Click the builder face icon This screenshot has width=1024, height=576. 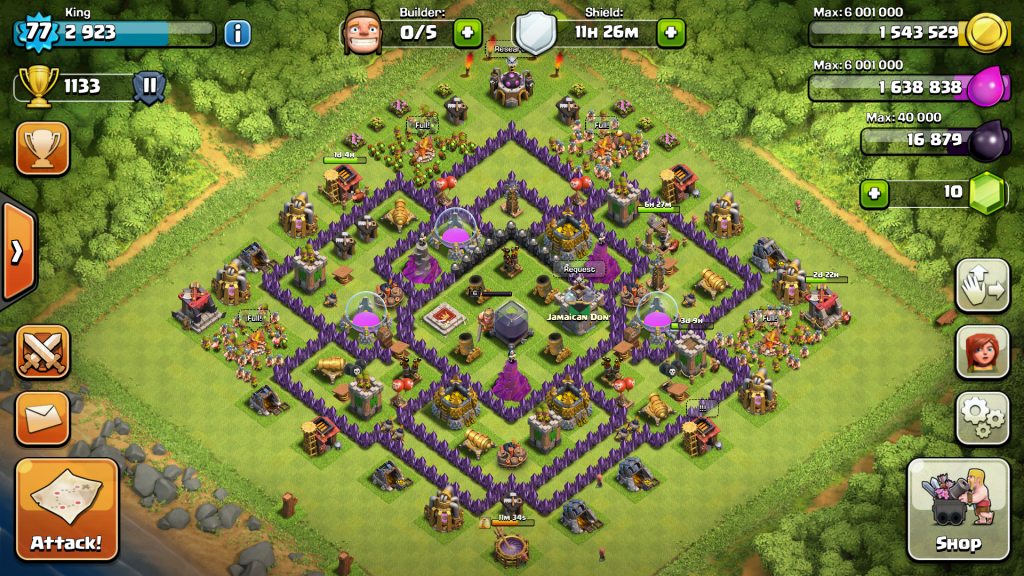pyautogui.click(x=362, y=33)
